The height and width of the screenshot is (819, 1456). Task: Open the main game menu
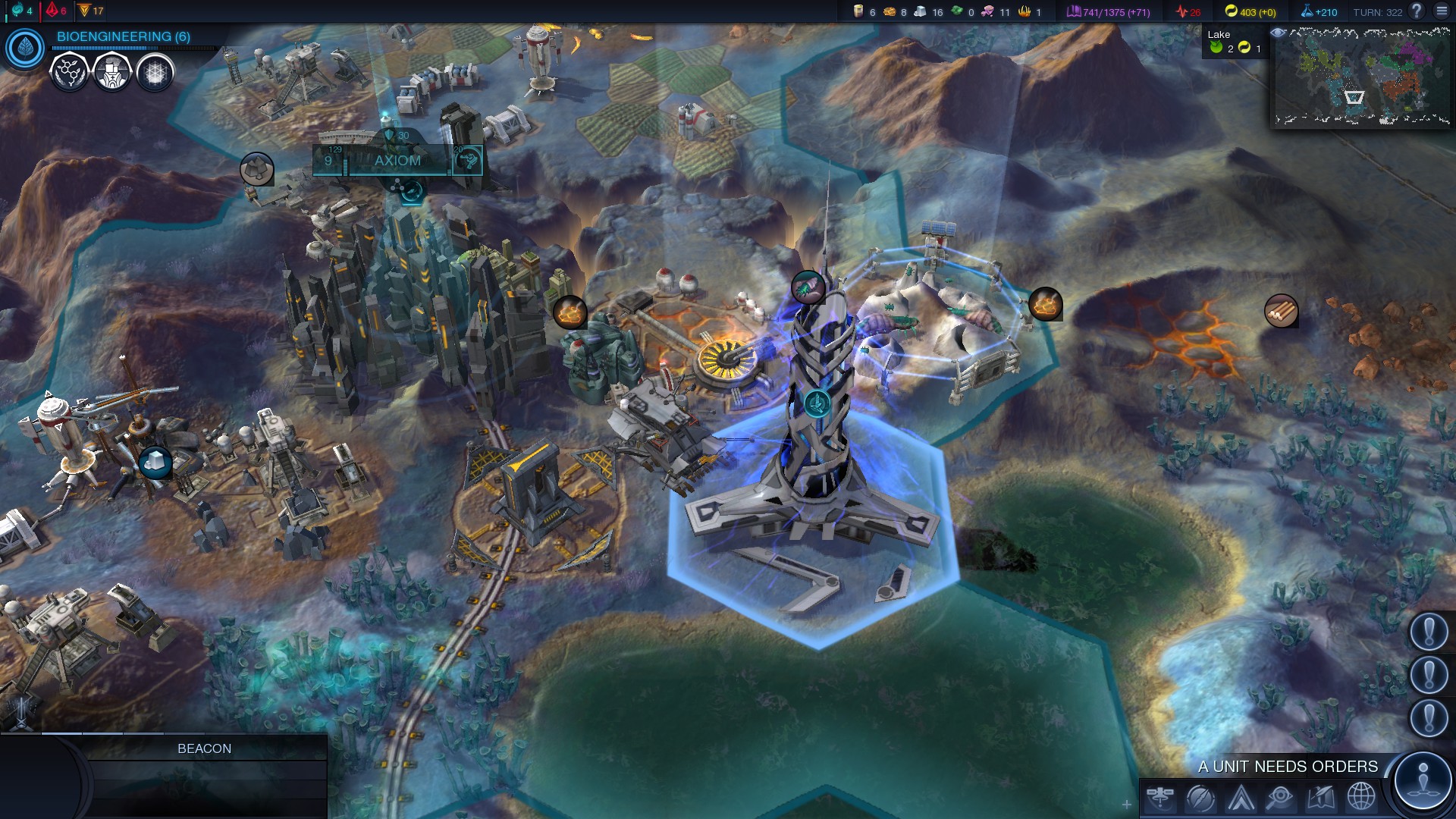coord(1442,11)
